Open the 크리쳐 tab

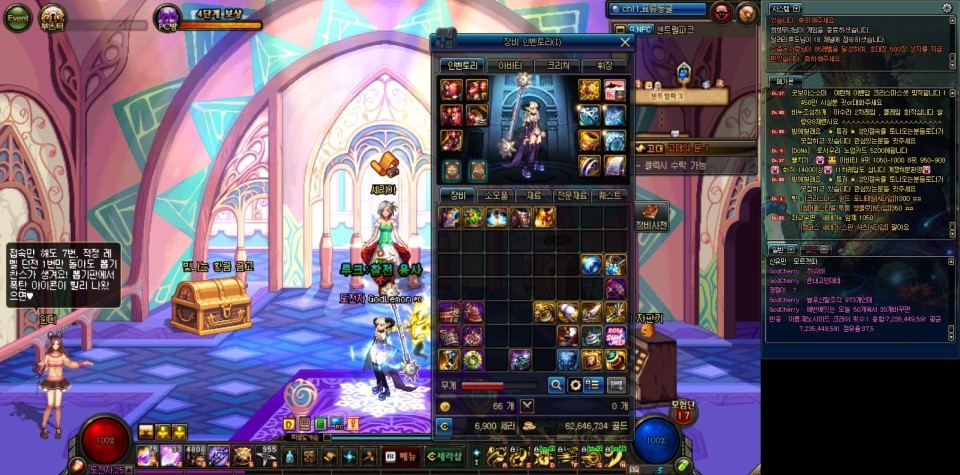556,65
